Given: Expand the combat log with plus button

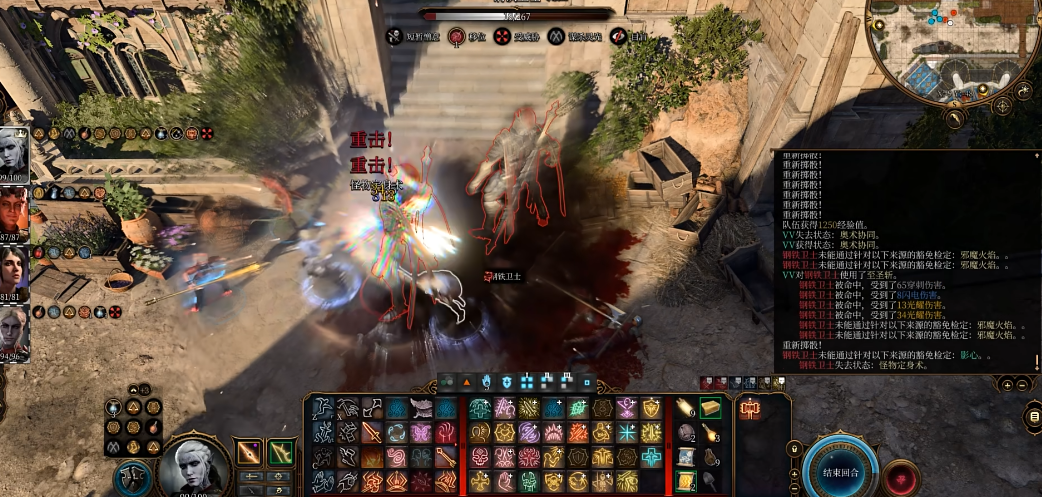Looking at the screenshot, I should [1008, 385].
